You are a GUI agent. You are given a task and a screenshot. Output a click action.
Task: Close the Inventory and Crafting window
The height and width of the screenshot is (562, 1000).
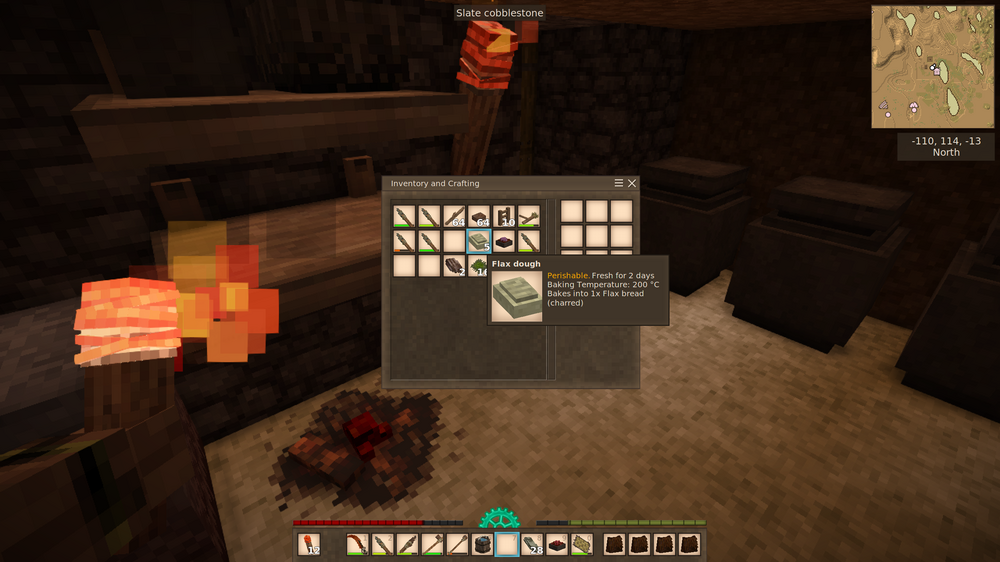(632, 184)
